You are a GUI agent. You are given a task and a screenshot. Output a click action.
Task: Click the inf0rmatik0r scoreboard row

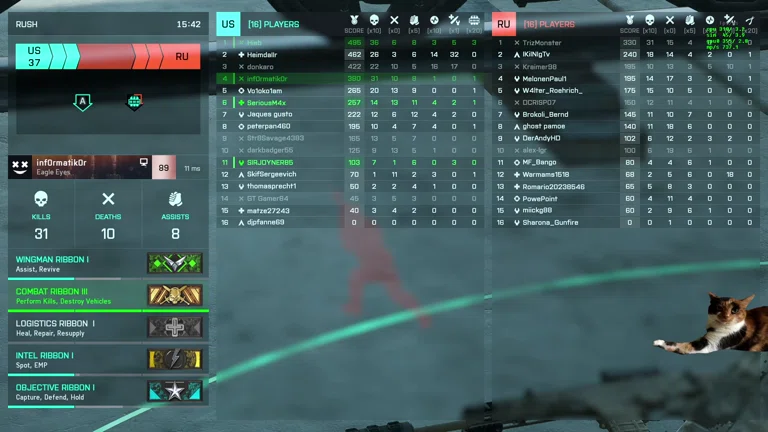tap(266, 78)
